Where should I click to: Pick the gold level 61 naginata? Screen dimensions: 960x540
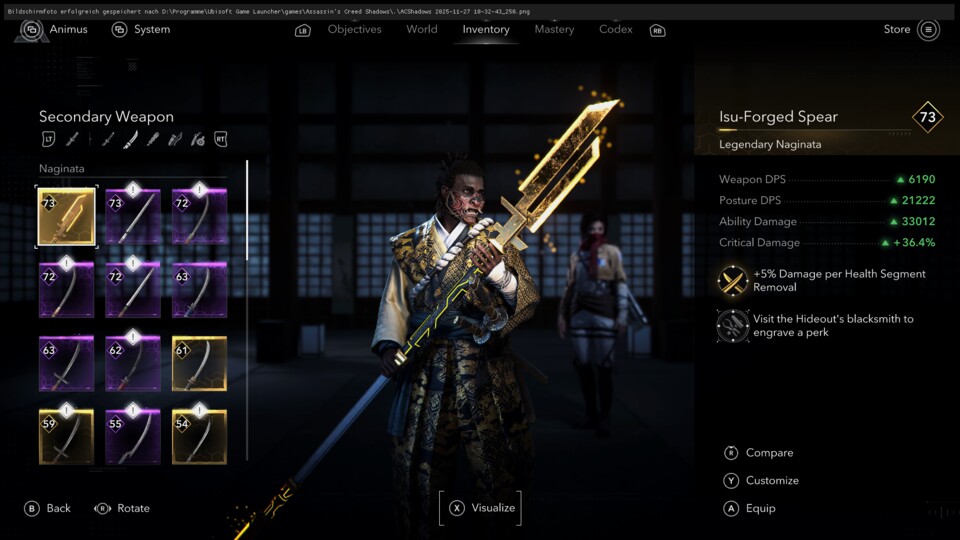click(199, 364)
